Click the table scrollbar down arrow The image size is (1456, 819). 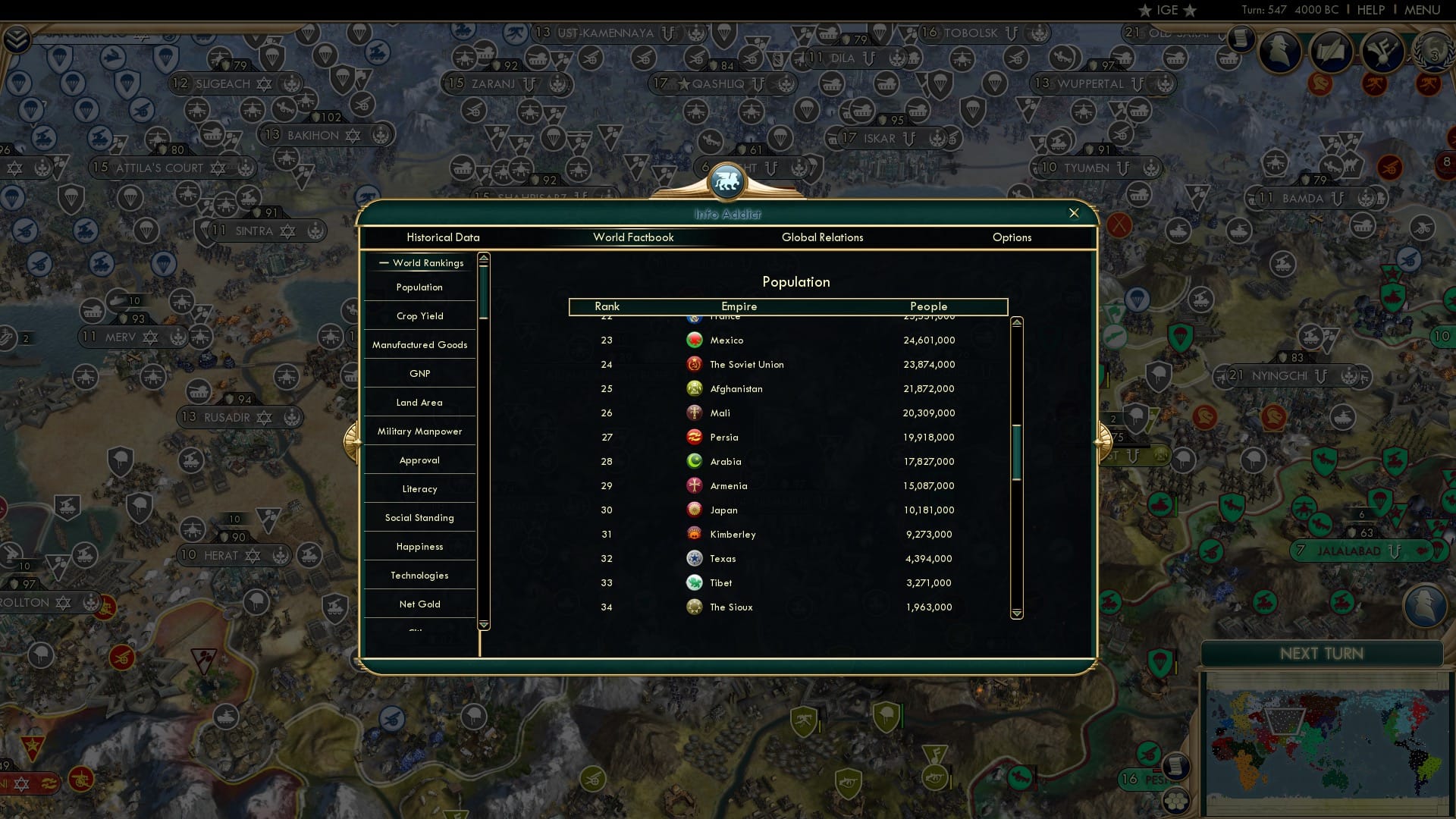coord(1016,612)
